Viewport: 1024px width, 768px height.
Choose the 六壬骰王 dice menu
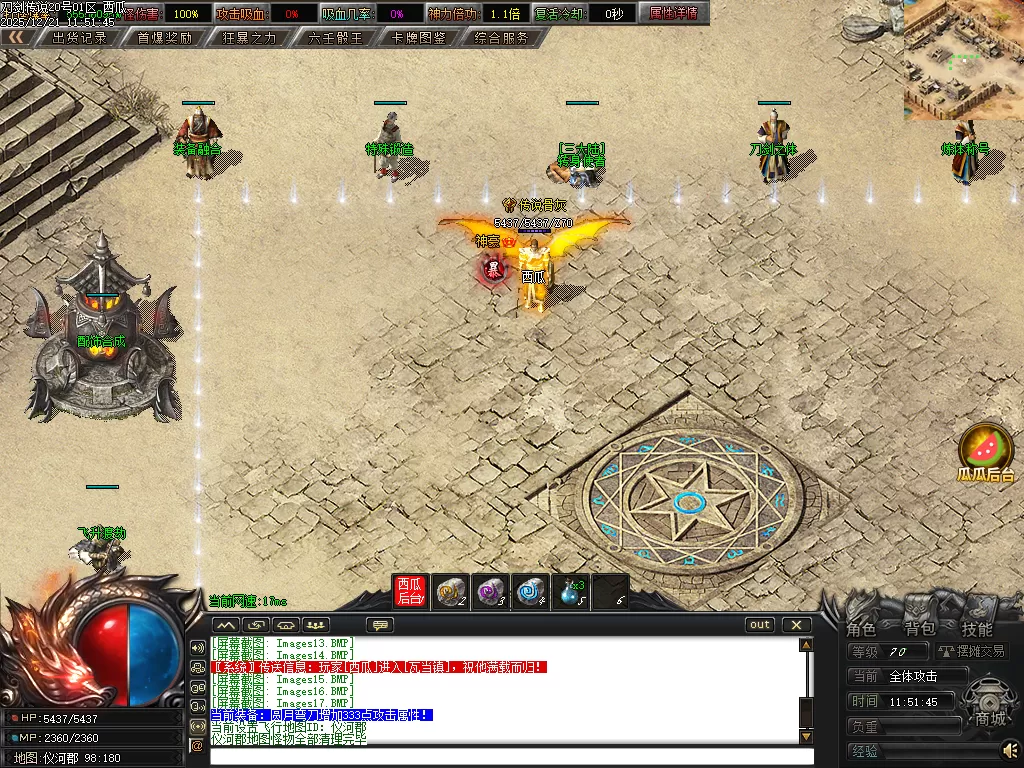335,37
